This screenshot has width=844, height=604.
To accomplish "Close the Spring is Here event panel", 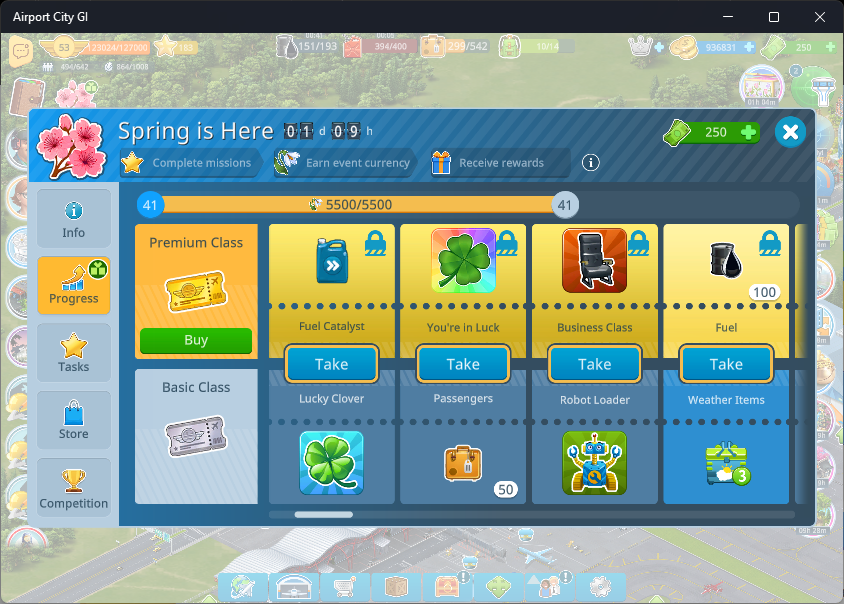I will point(790,132).
